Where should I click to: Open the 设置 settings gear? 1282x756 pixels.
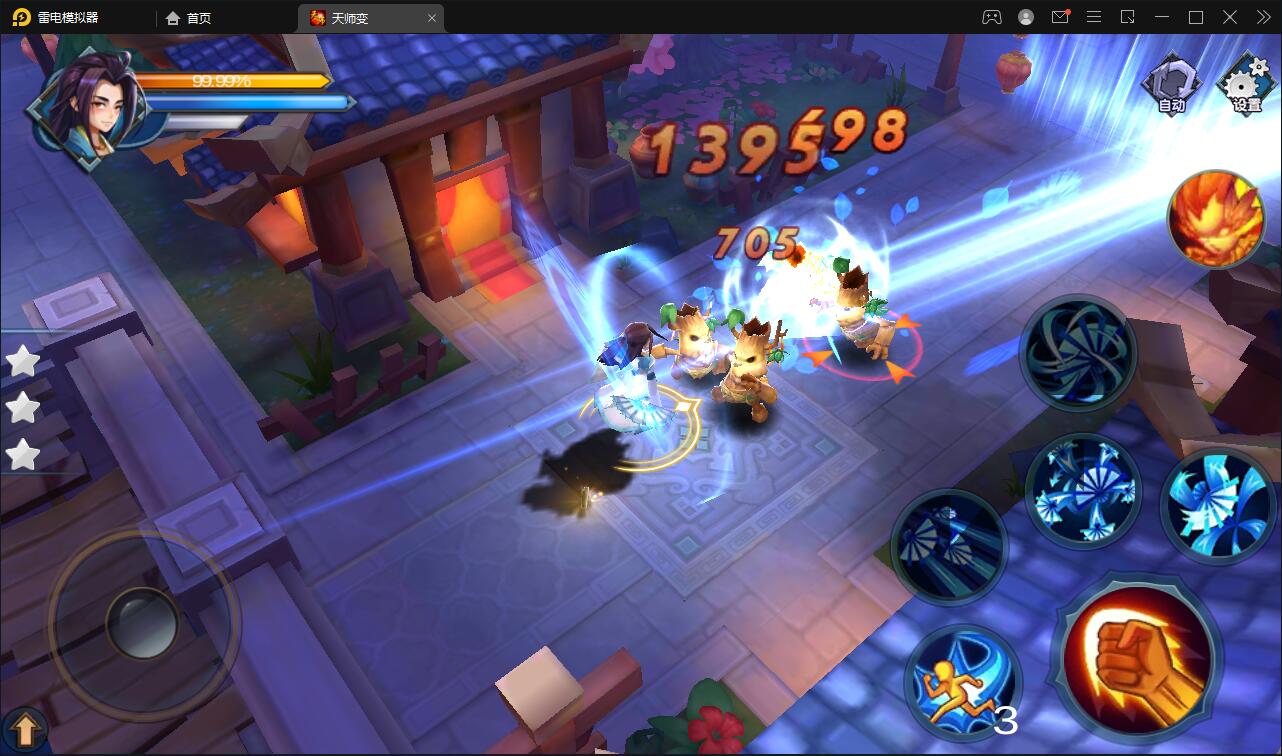[x=1245, y=85]
